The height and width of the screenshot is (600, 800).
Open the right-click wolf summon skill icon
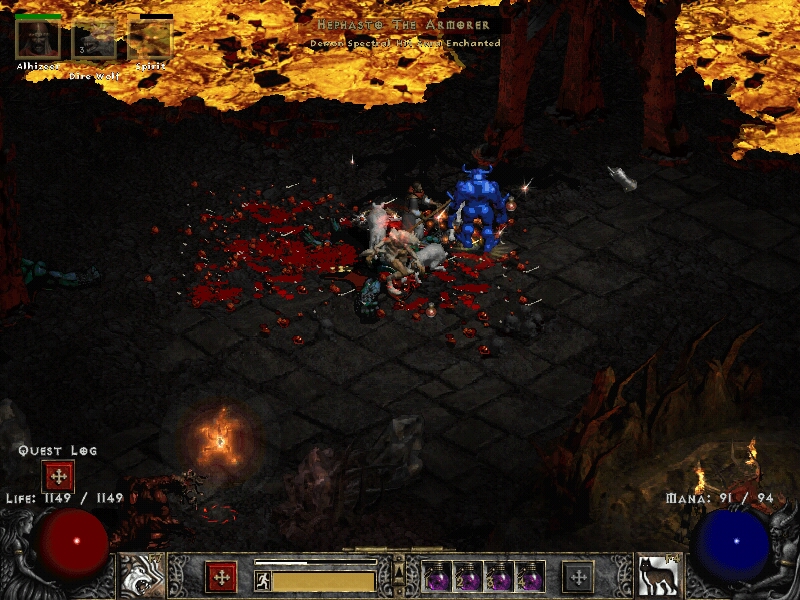[659, 576]
